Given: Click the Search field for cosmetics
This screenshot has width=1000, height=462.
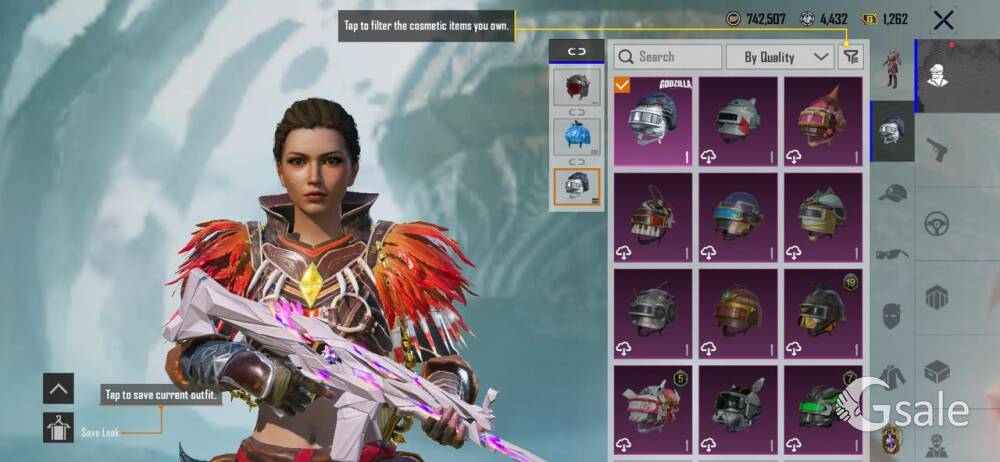Looking at the screenshot, I should (x=668, y=57).
